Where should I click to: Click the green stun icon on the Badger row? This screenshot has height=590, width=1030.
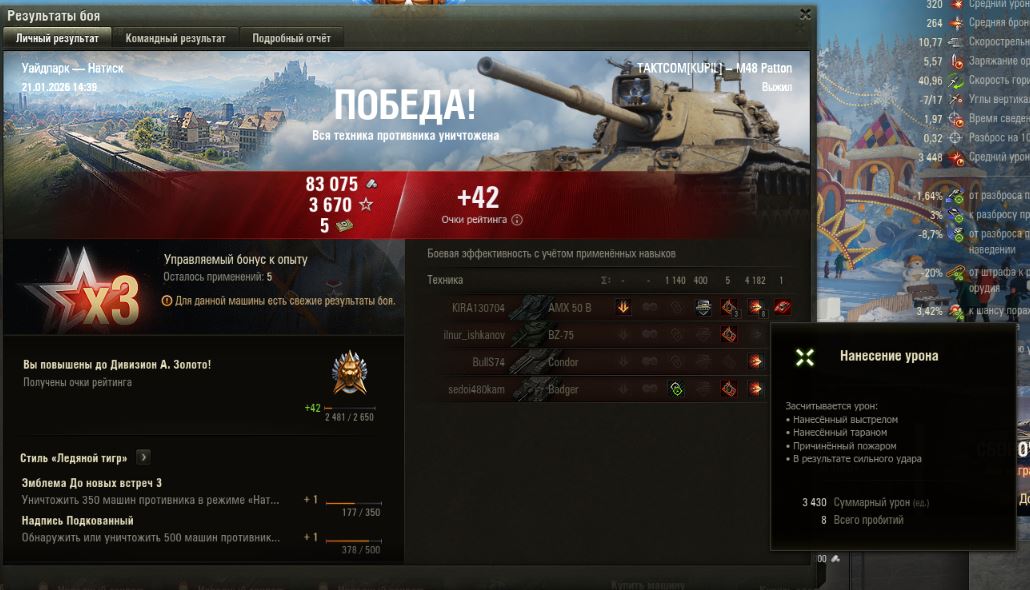(x=676, y=389)
